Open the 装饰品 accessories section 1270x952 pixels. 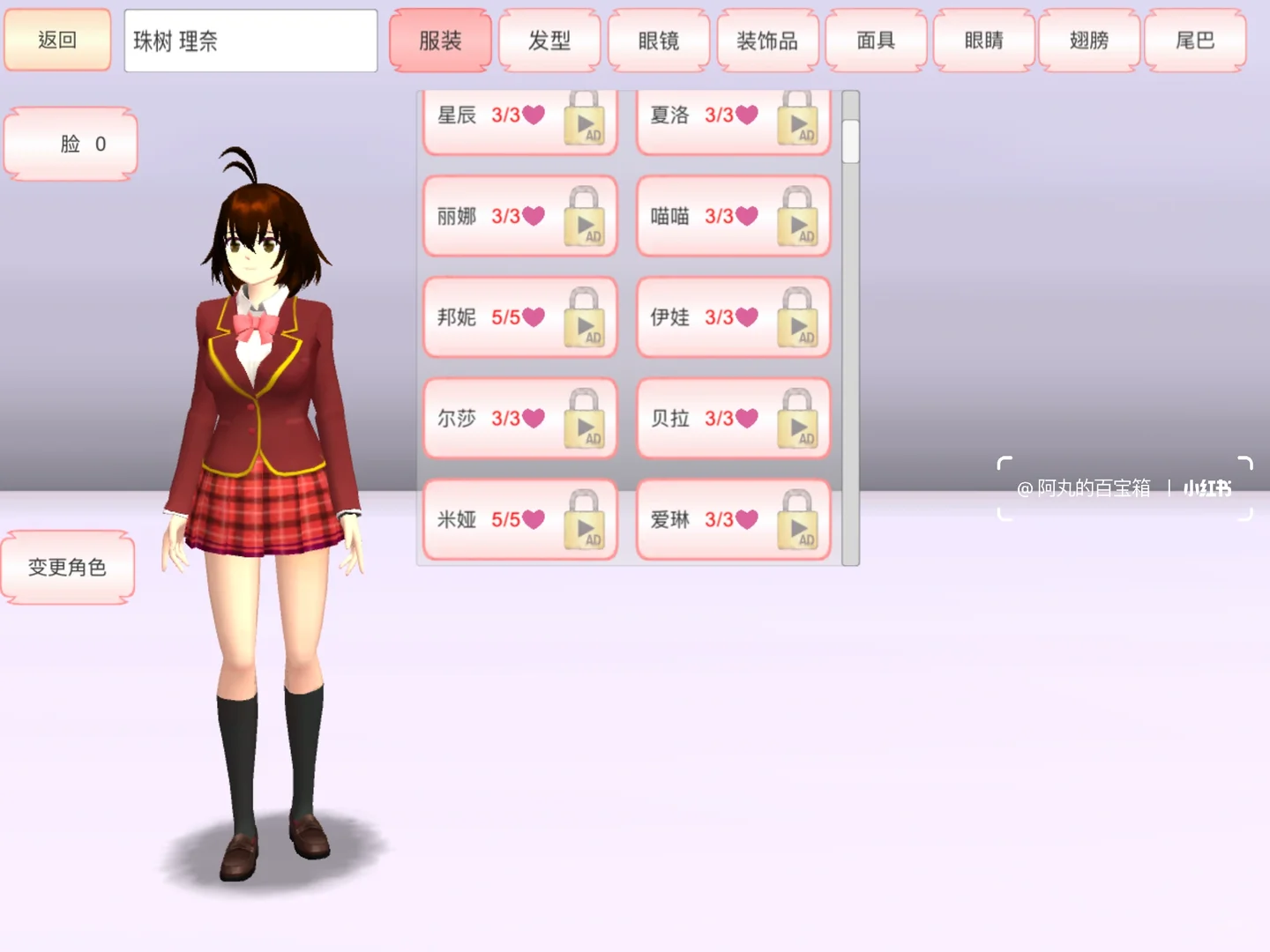[x=767, y=40]
